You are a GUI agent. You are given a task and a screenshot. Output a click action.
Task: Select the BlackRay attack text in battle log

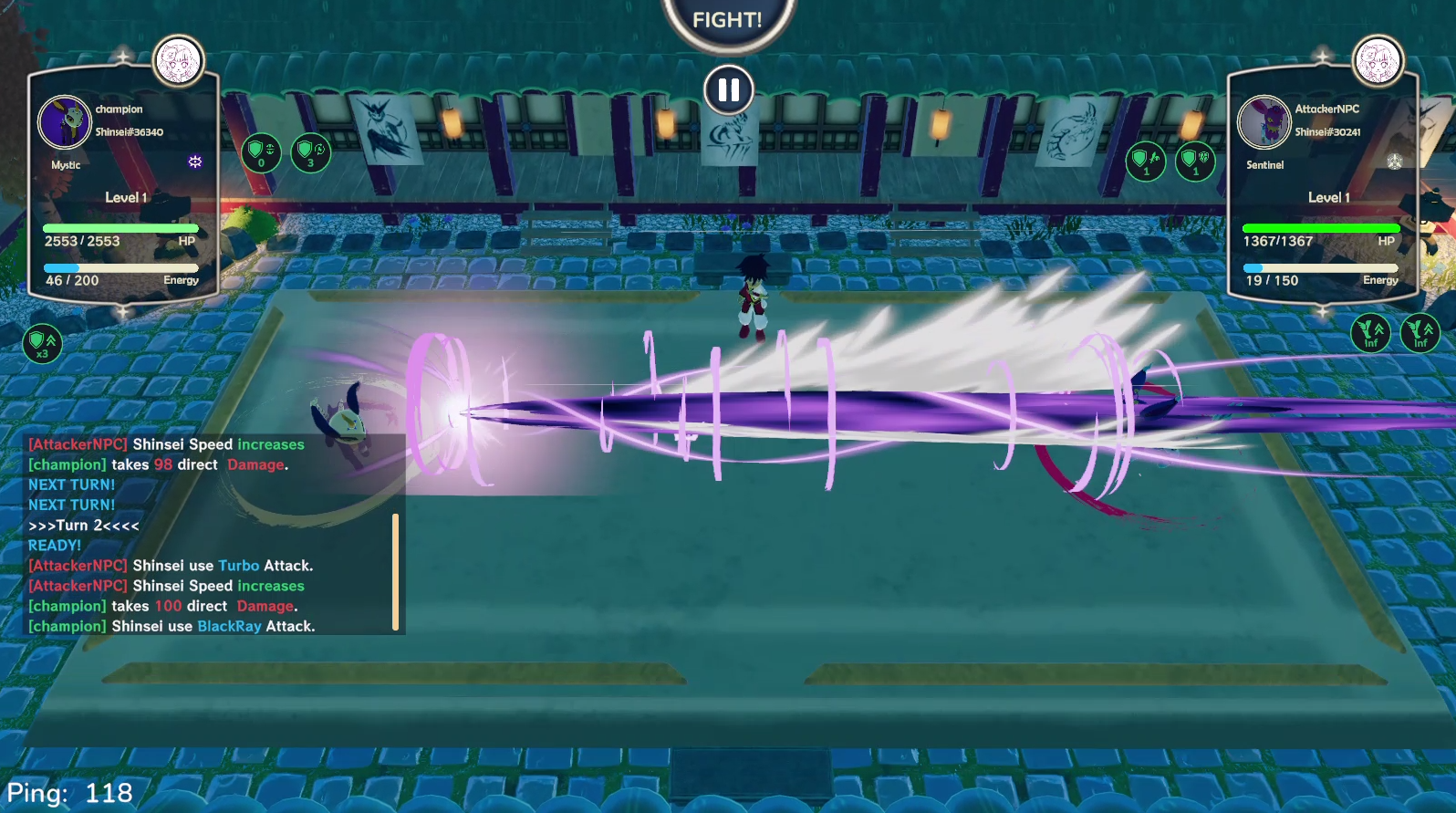pyautogui.click(x=231, y=626)
